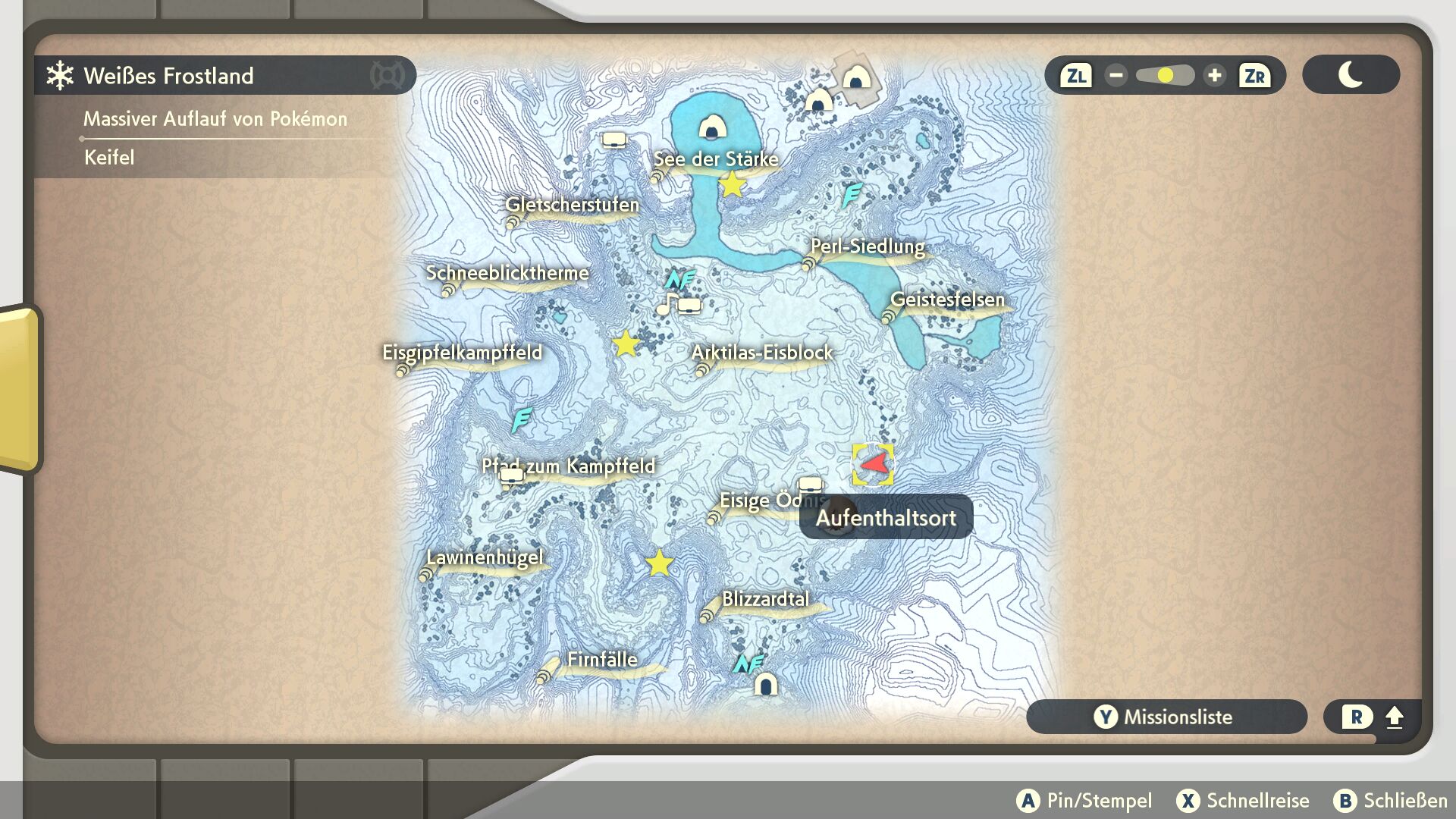
Task: Select the music note marker on the map
Action: (x=666, y=304)
